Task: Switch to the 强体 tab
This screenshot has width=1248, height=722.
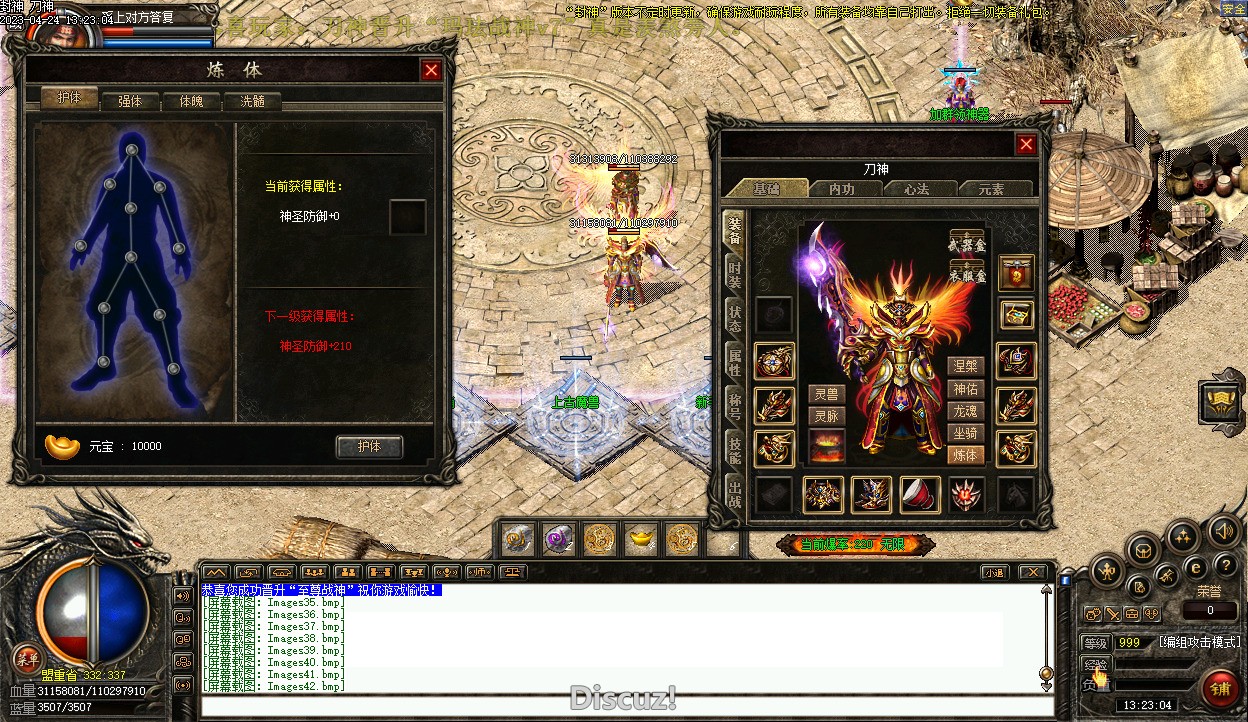Action: point(130,101)
